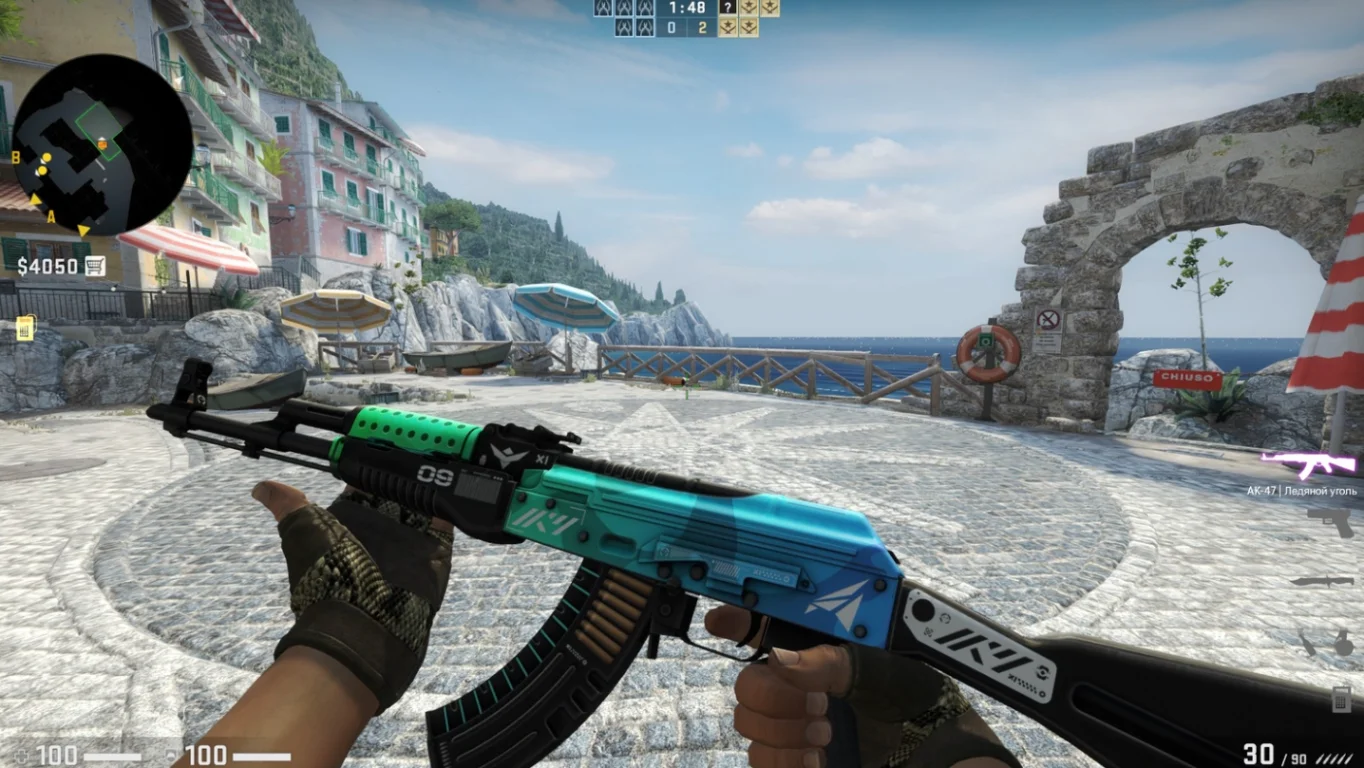The height and width of the screenshot is (768, 1364).
Task: Click the health cross icon bottom left
Action: [21, 755]
